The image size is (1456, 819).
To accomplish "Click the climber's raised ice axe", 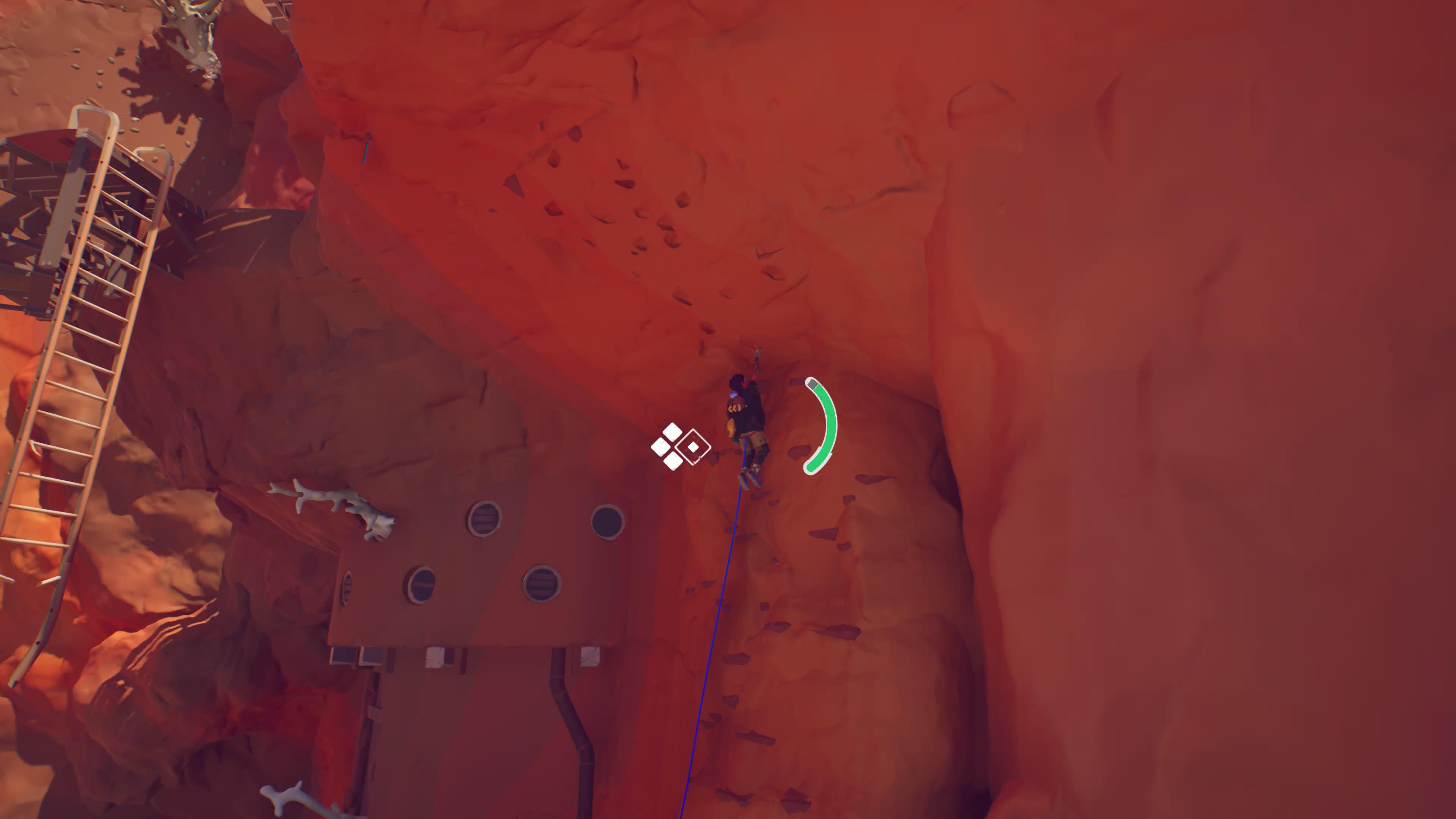I will [x=757, y=360].
